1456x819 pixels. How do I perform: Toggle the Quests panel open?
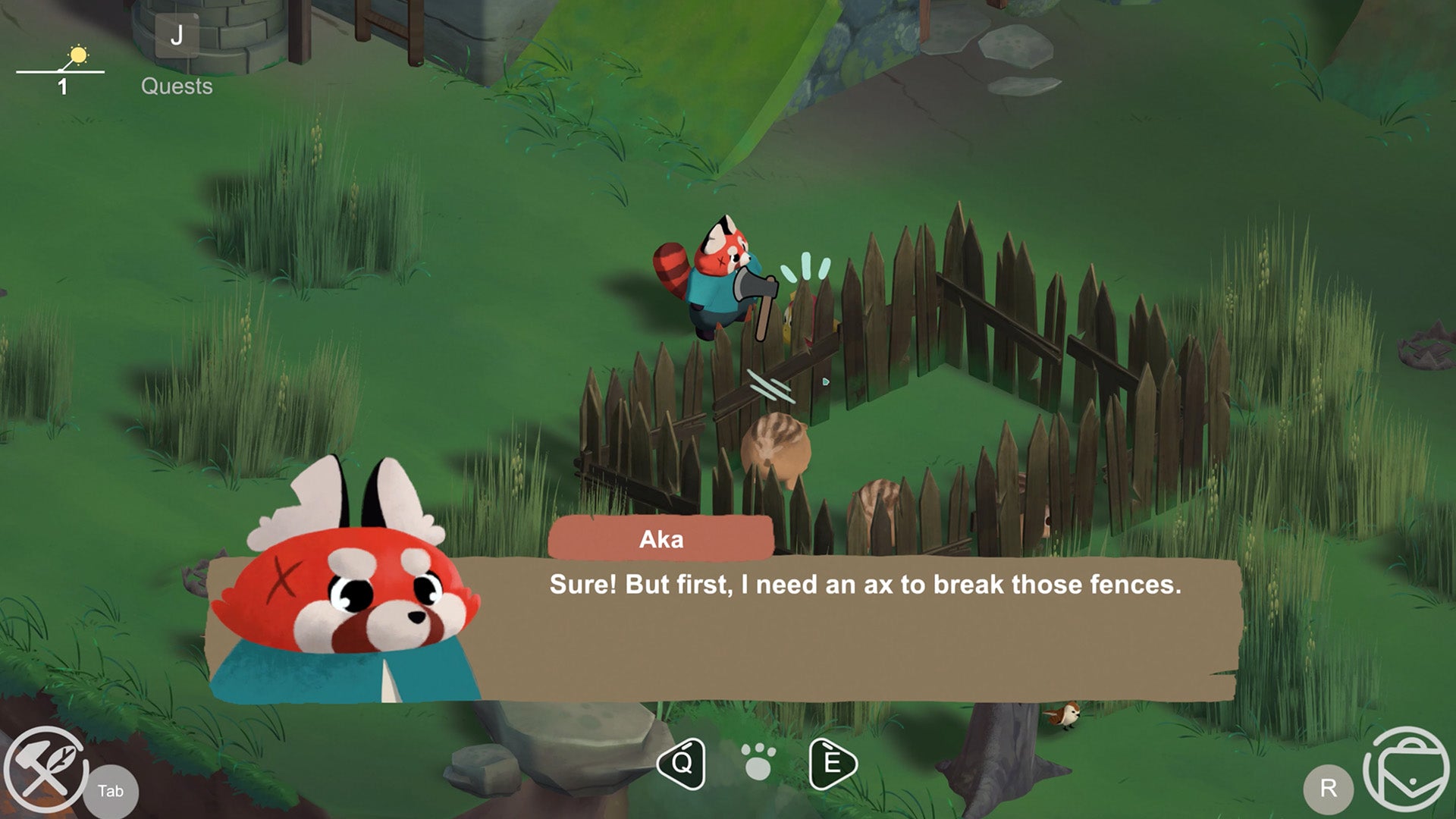(177, 86)
